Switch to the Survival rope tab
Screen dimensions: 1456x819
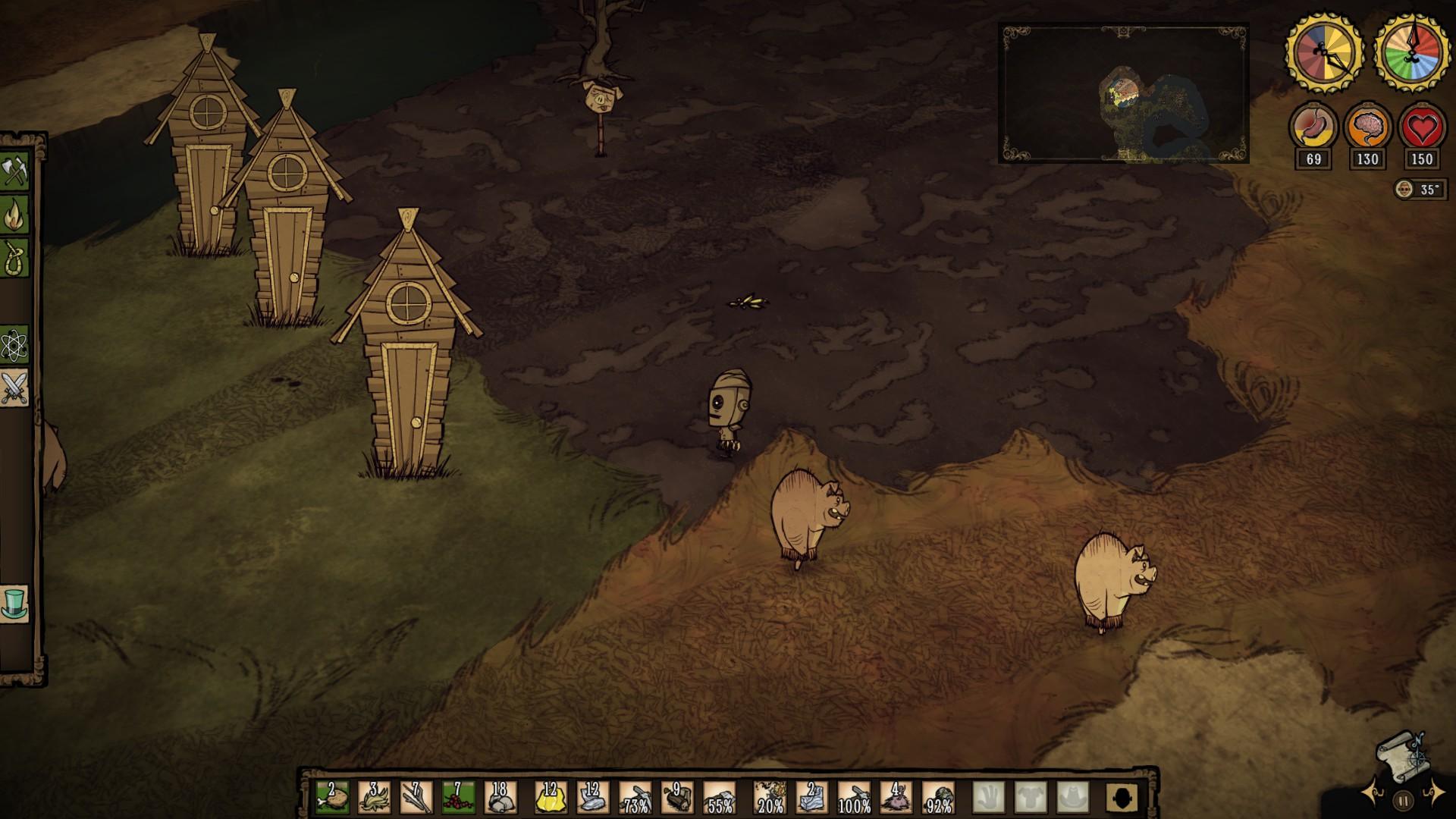[14, 258]
